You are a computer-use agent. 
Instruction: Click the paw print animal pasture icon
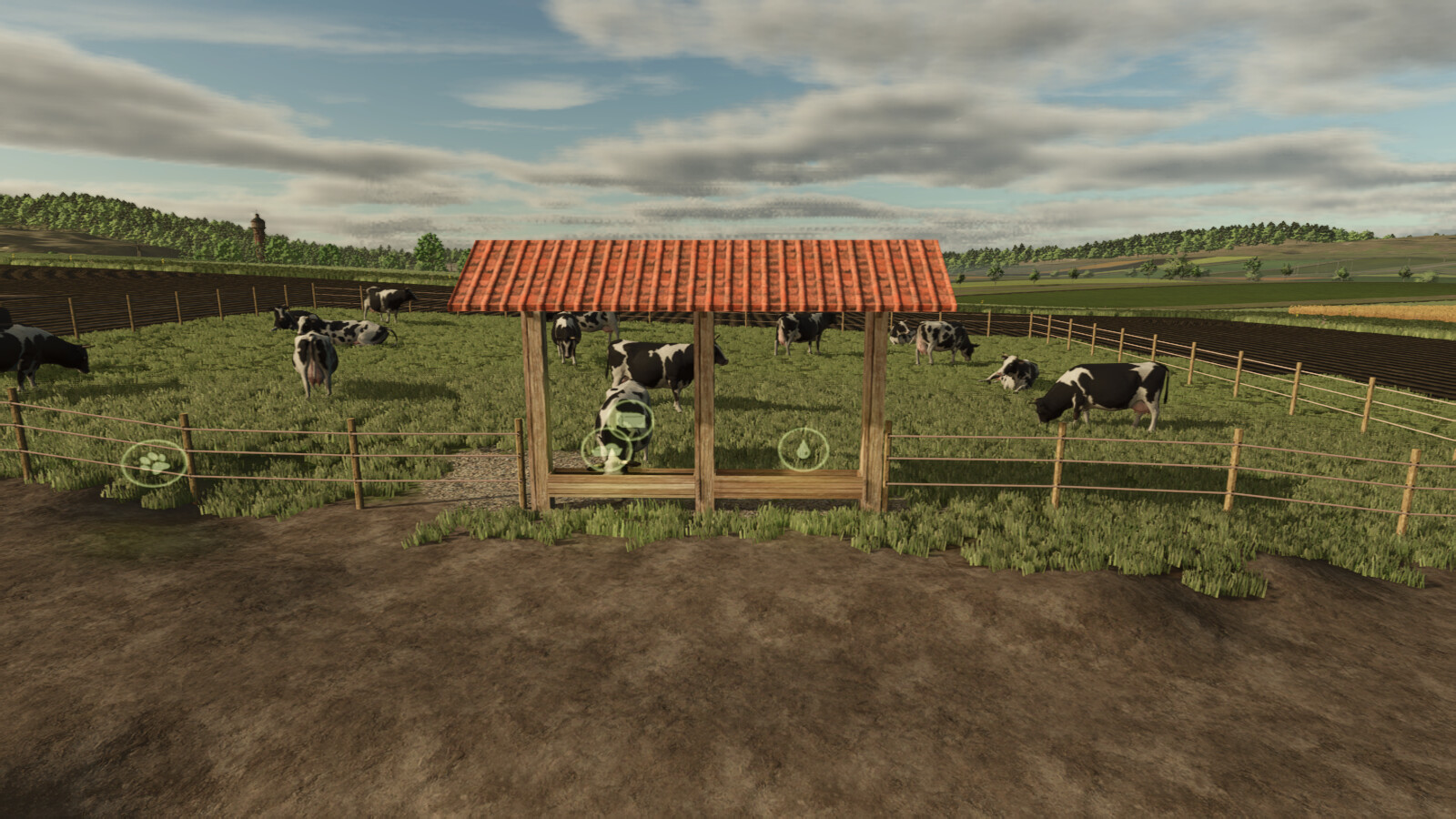153,461
